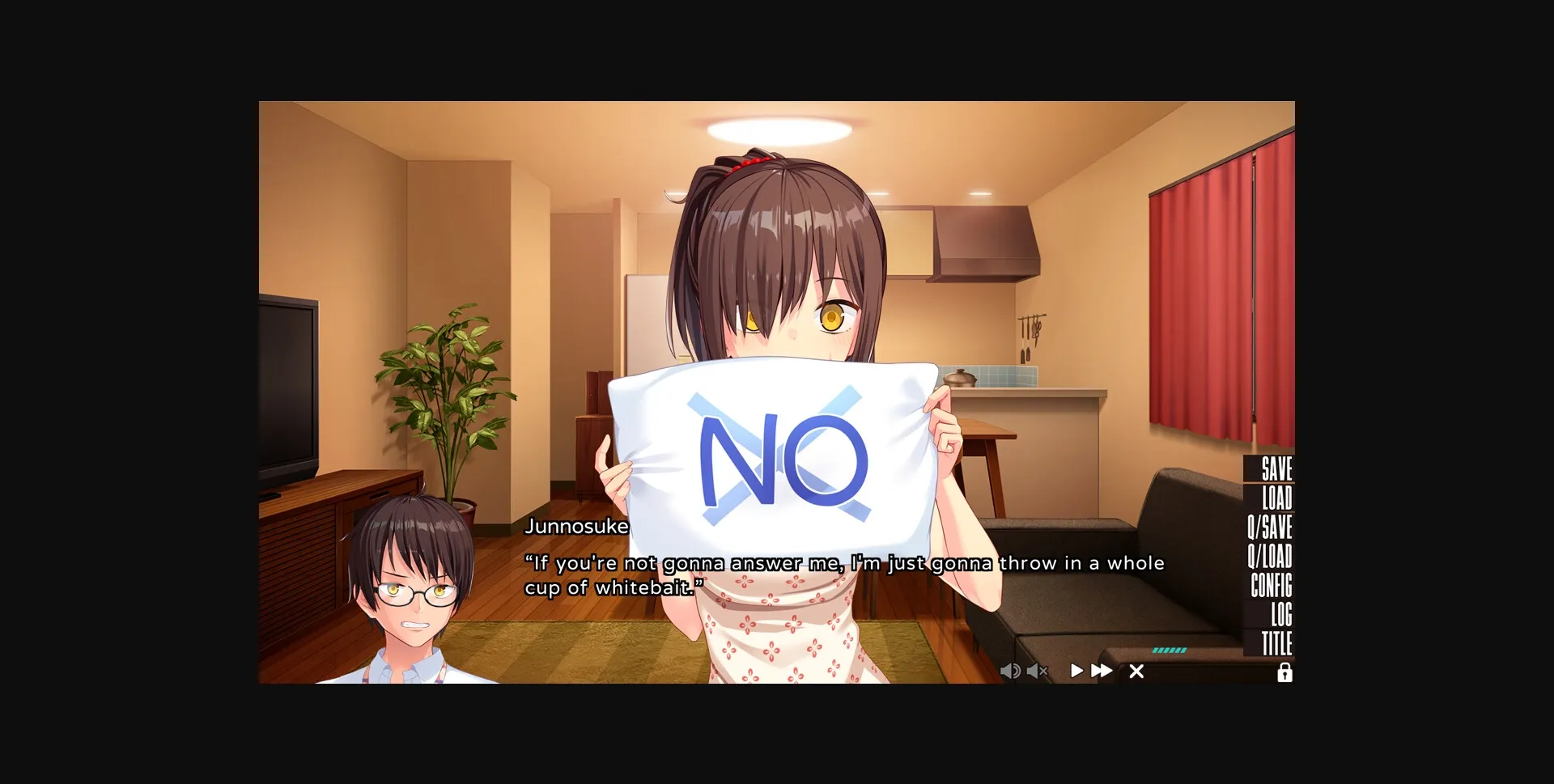1554x784 pixels.
Task: Click the lock icon below the TITLE option
Action: (1286, 672)
